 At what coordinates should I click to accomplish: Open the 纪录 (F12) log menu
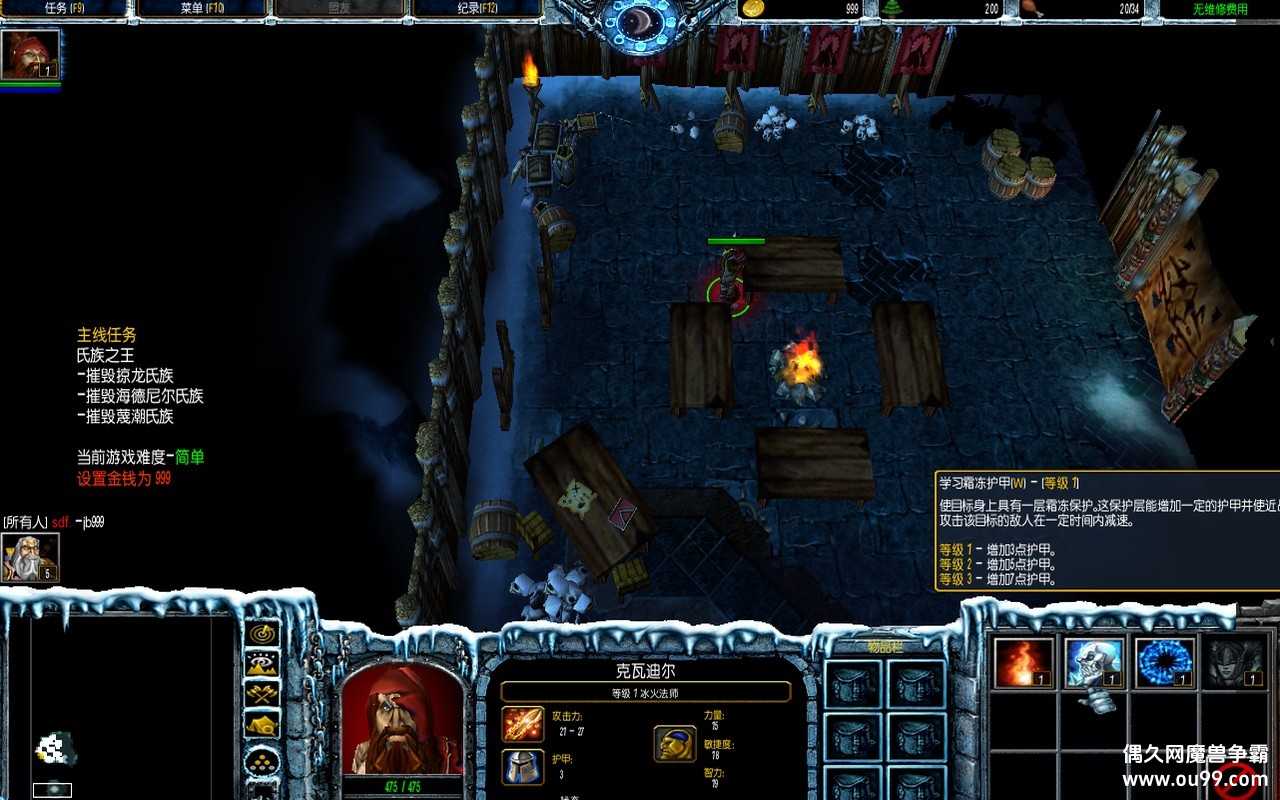(476, 9)
